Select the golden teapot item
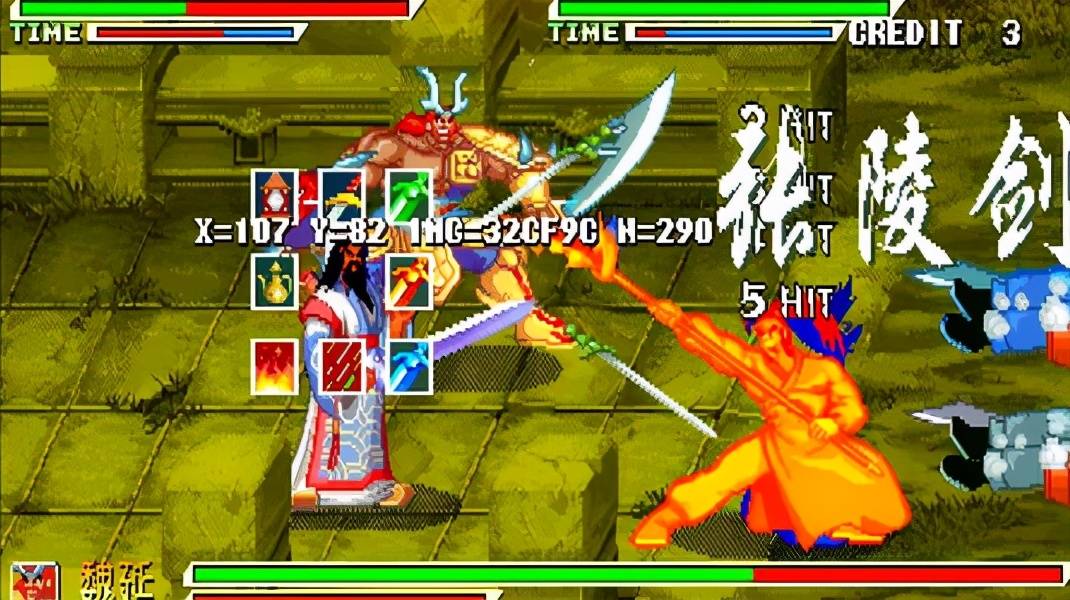Viewport: 1070px width, 600px height. 274,281
